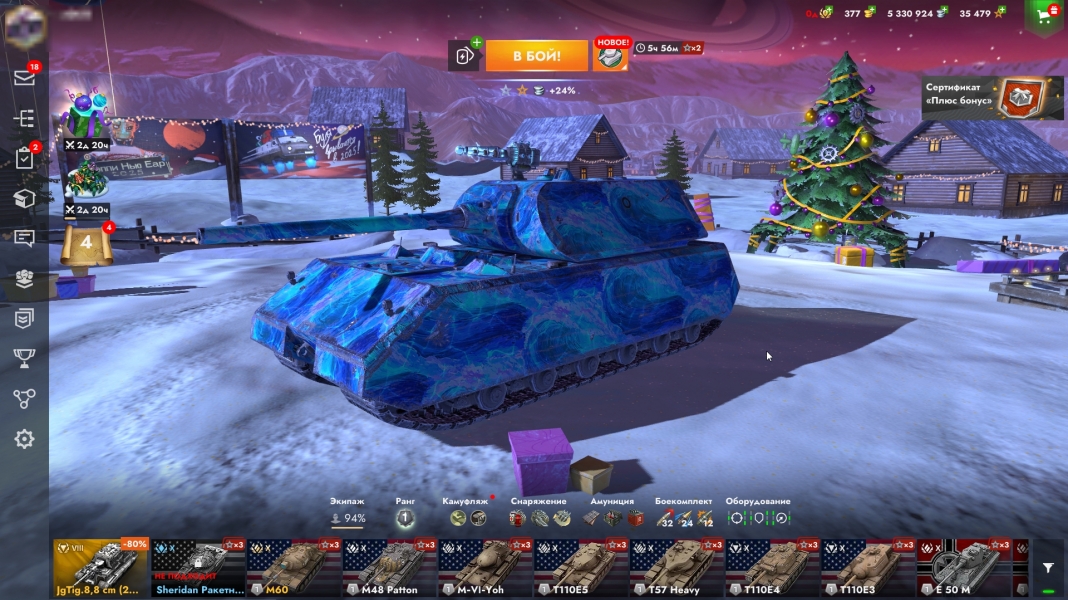
Task: Open the mail inbox with 18 notifications
Action: 24,78
